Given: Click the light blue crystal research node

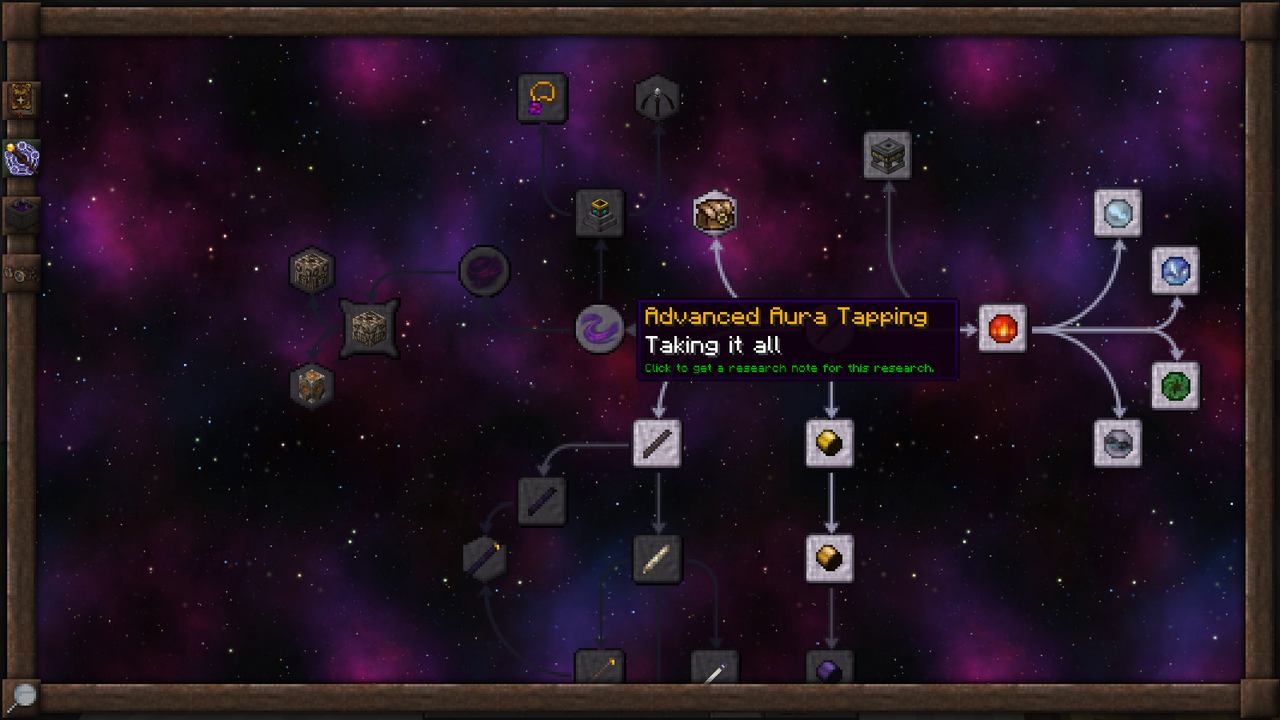Looking at the screenshot, I should tap(1117, 213).
